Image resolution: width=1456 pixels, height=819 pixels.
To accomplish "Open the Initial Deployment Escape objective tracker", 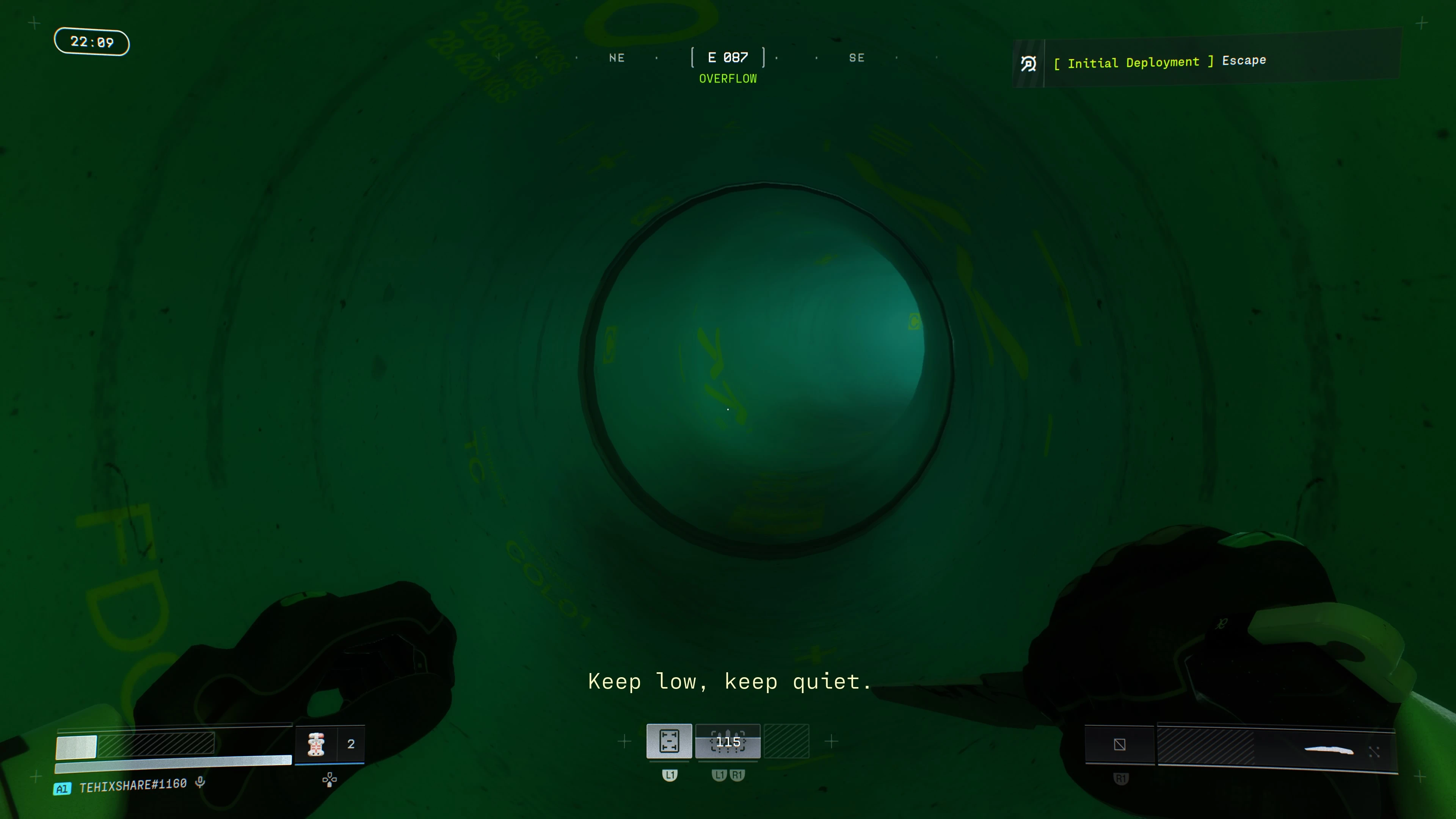I will (1159, 62).
